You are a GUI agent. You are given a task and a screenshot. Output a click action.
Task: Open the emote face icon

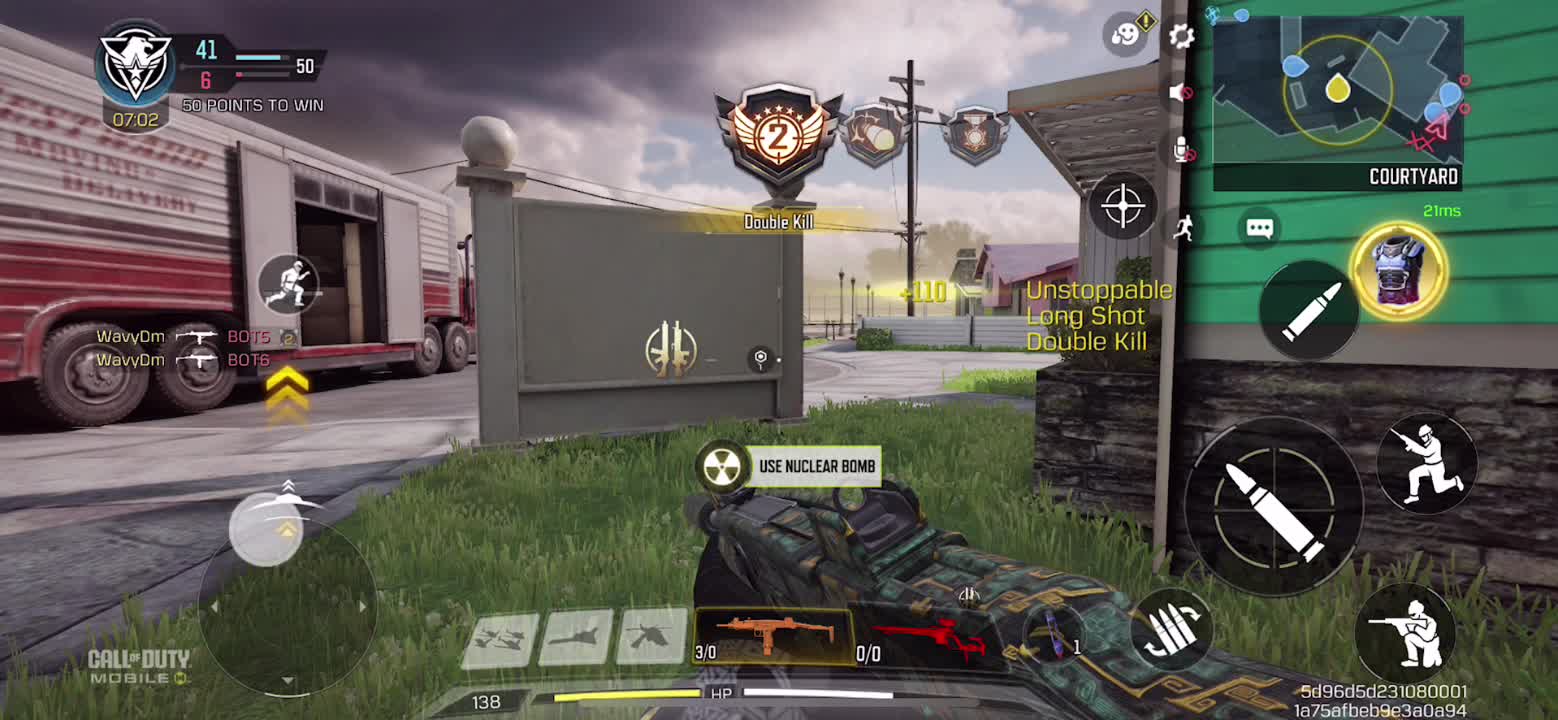coord(1127,35)
